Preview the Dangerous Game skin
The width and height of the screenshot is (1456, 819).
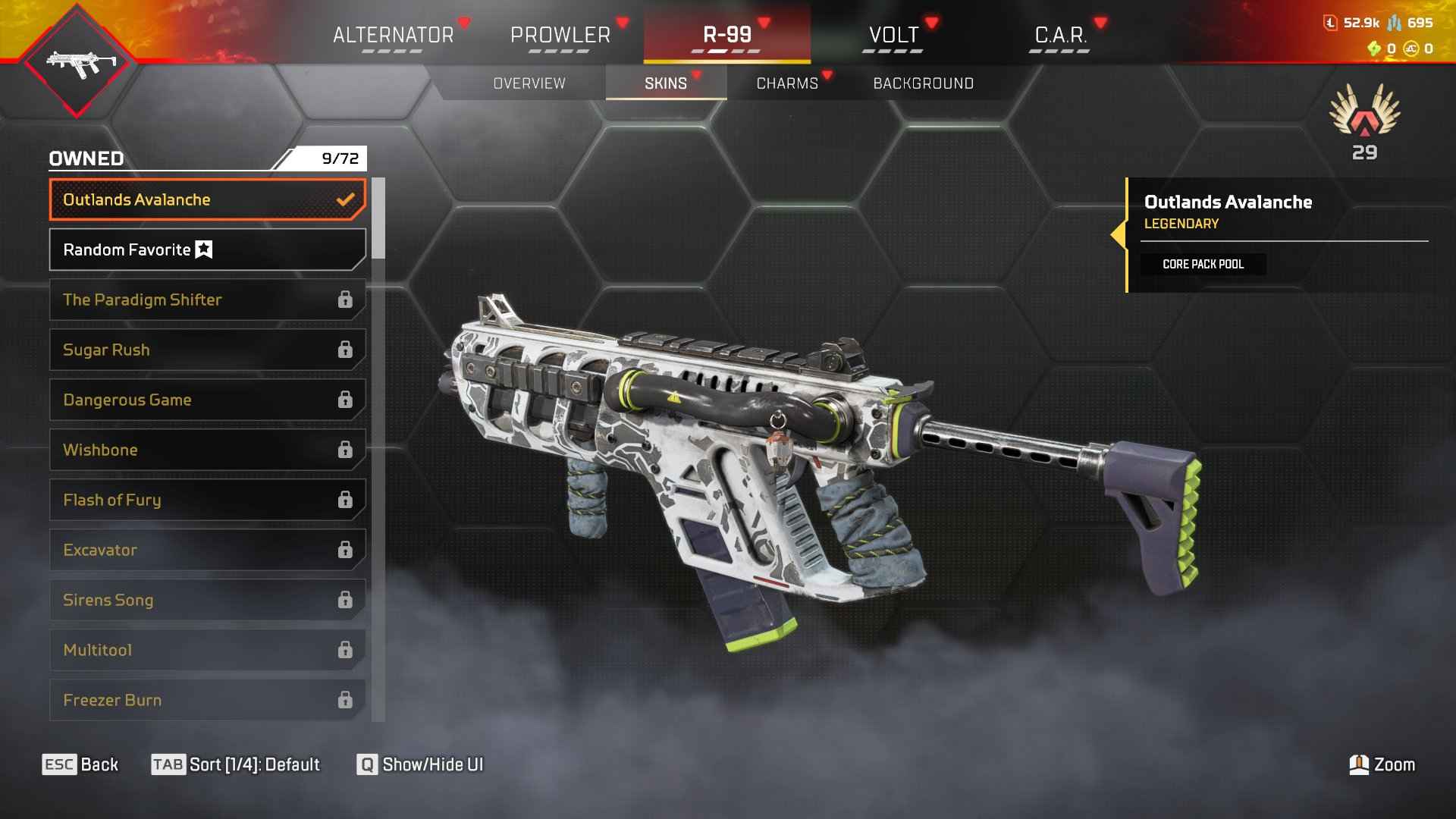click(x=207, y=400)
